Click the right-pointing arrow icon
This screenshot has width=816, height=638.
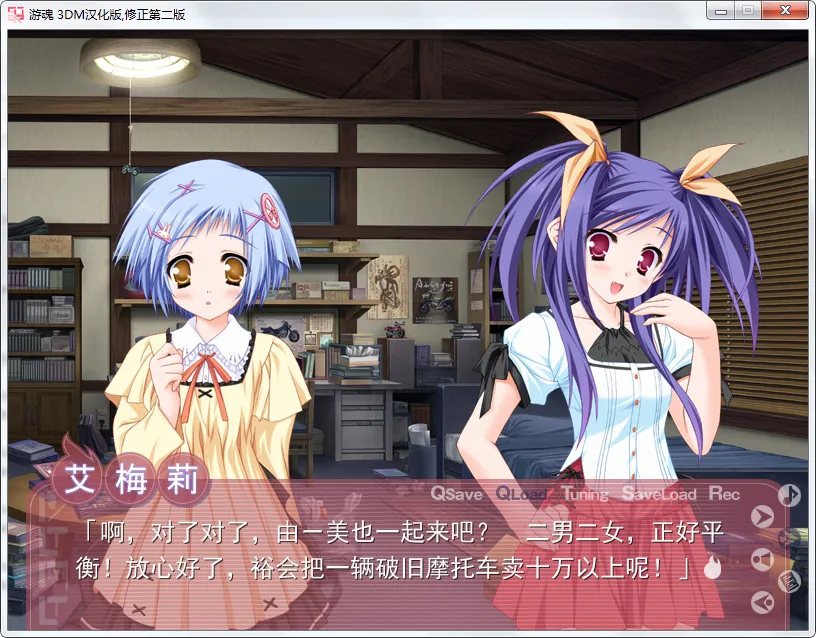763,517
